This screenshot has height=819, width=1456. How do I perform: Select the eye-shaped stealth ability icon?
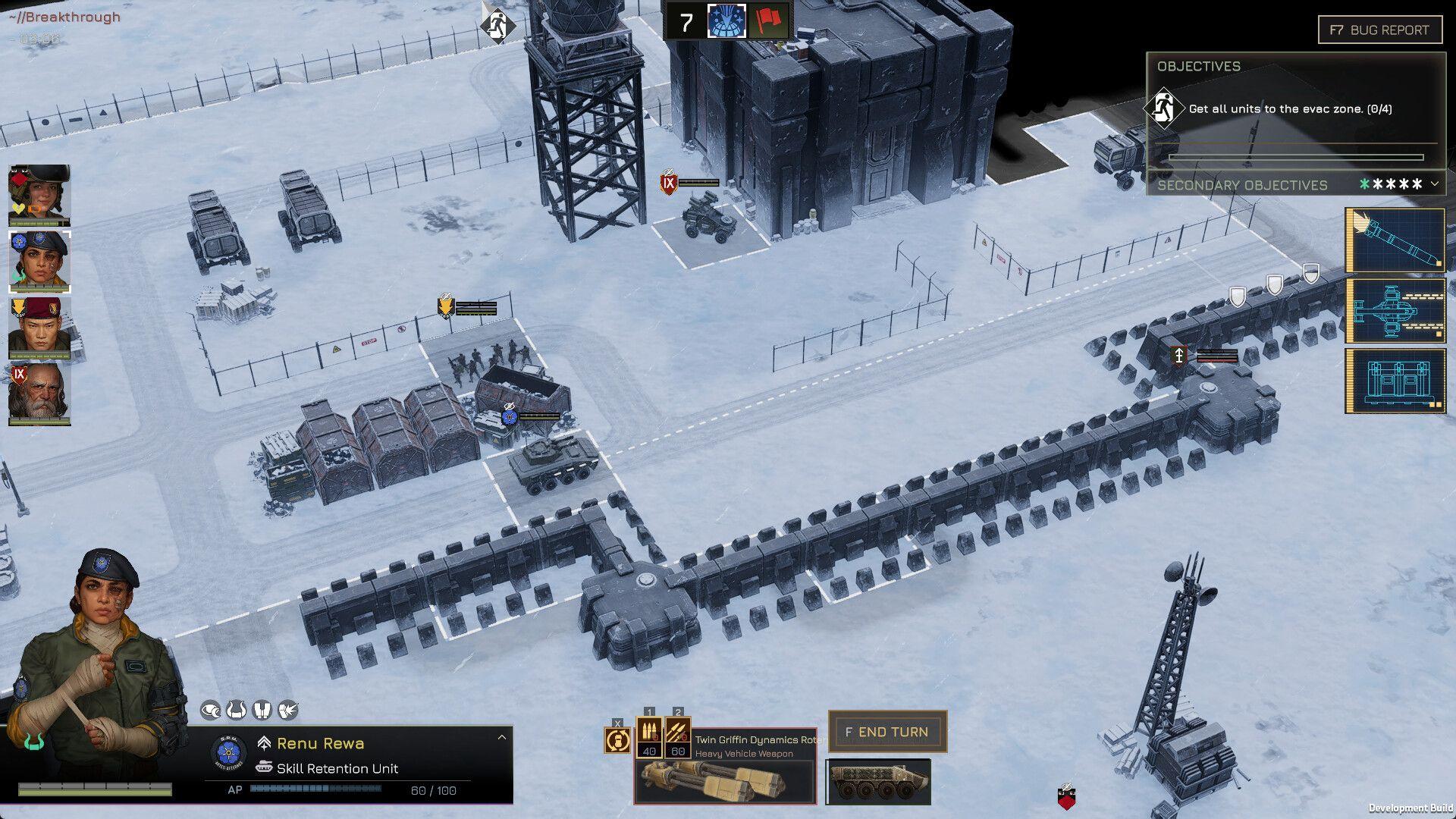[x=210, y=709]
